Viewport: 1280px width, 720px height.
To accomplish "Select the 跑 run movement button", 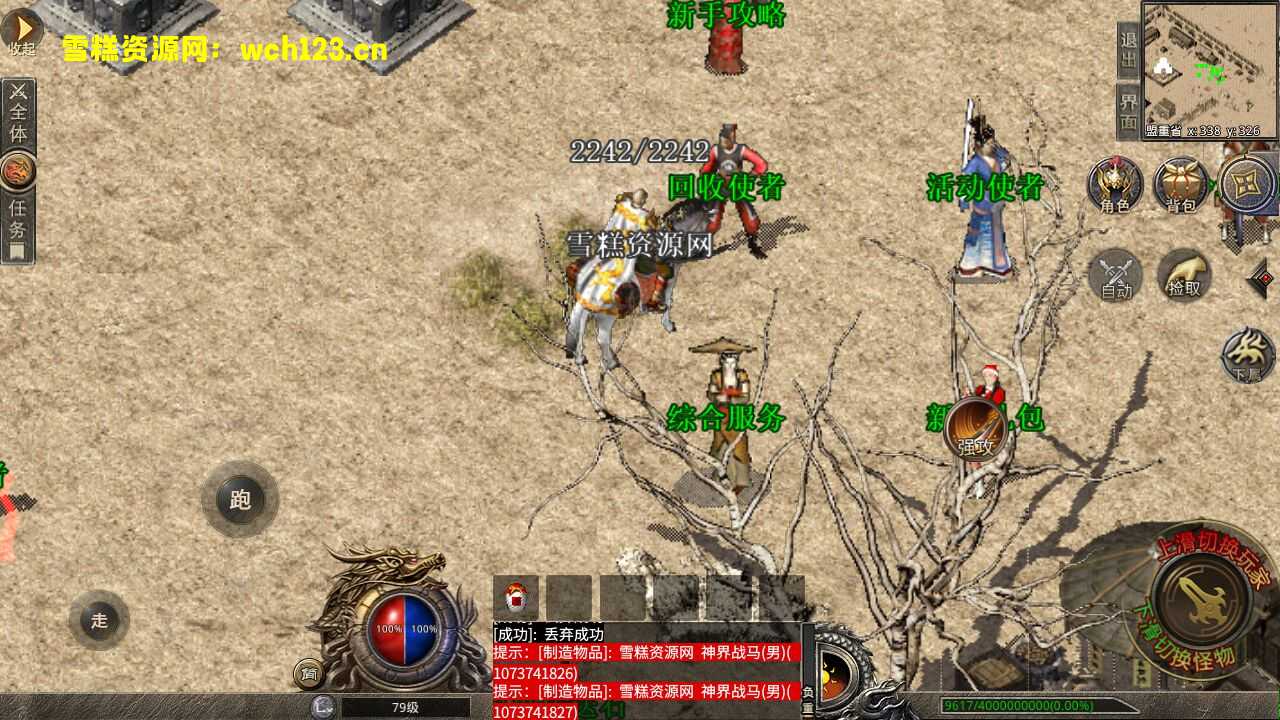I will 240,499.
